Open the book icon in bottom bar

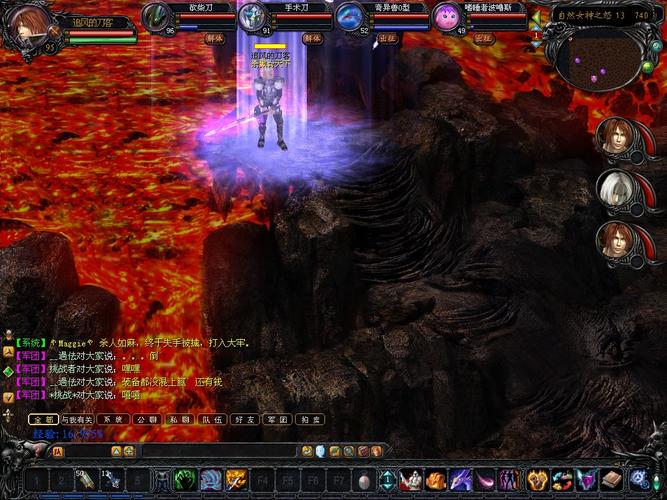pos(611,479)
